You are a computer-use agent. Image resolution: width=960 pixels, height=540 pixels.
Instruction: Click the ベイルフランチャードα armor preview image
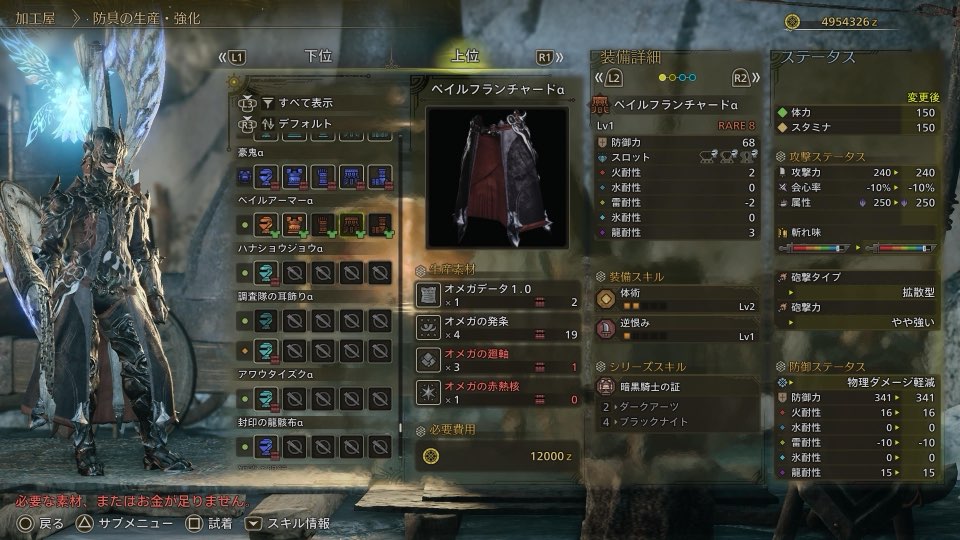tap(497, 177)
